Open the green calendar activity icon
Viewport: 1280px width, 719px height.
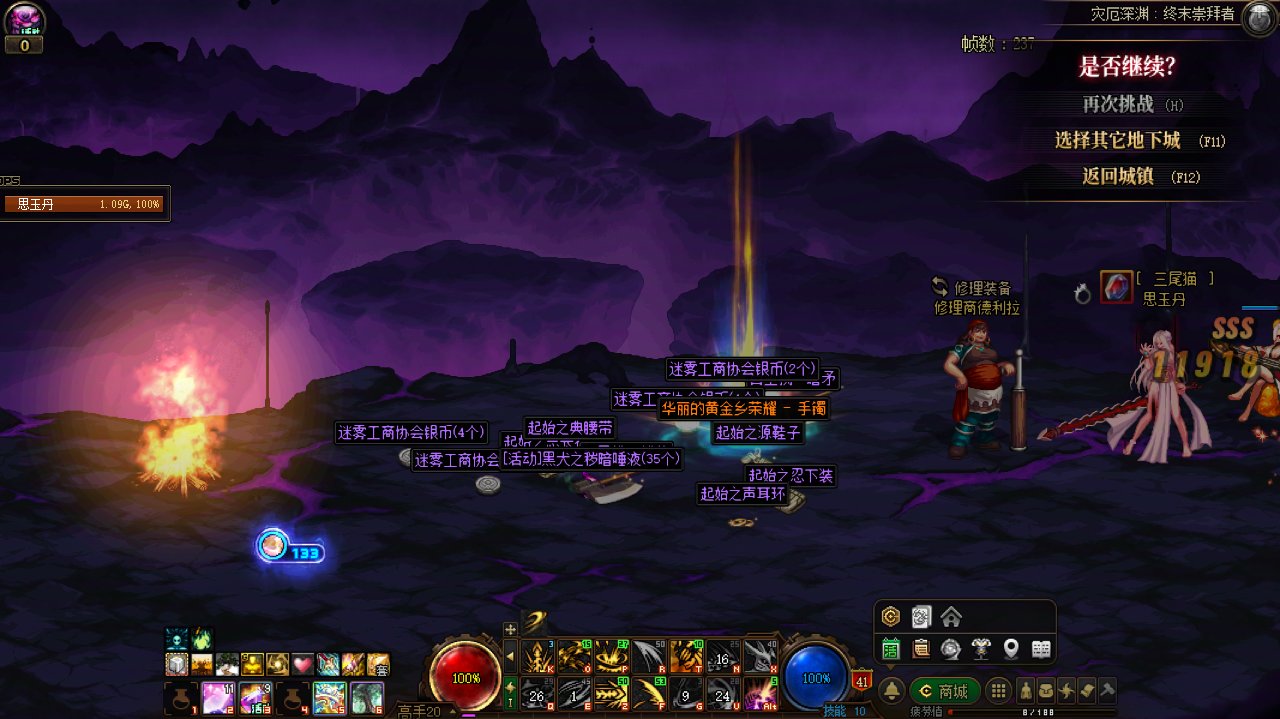pos(890,649)
